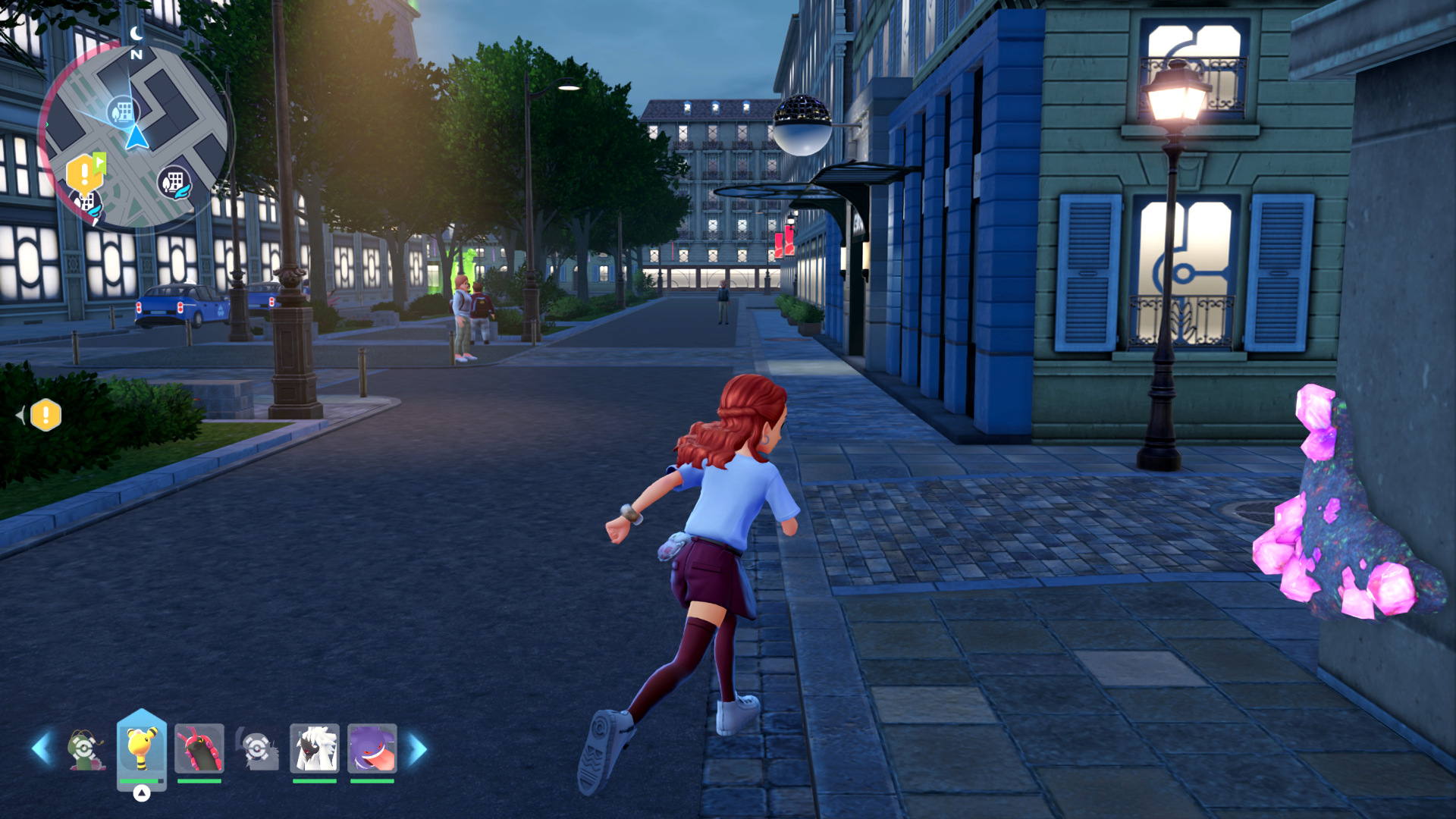1456x819 pixels.
Task: Choose the Scolipede party slot
Action: pyautogui.click(x=199, y=749)
